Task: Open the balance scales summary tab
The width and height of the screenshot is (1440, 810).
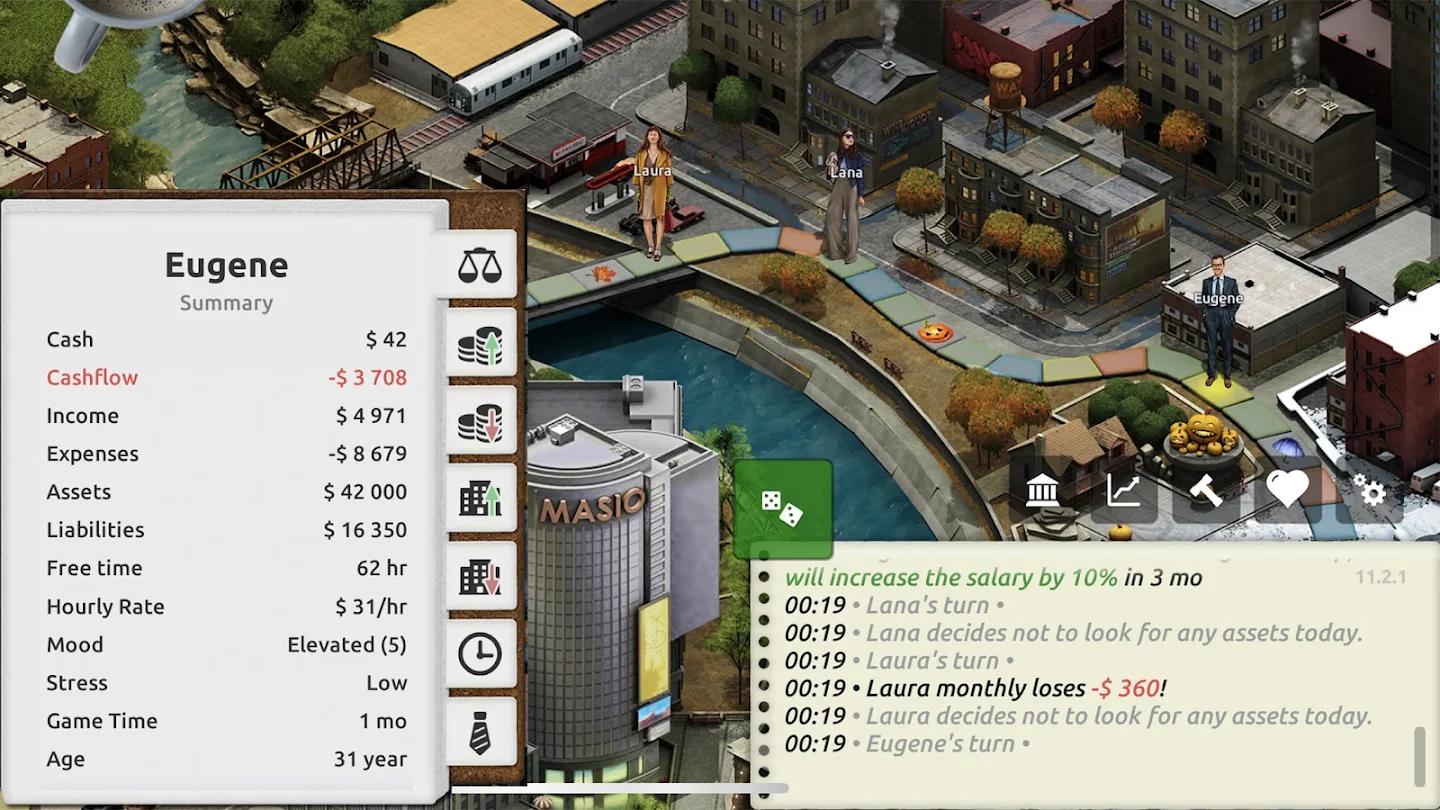Action: 480,266
